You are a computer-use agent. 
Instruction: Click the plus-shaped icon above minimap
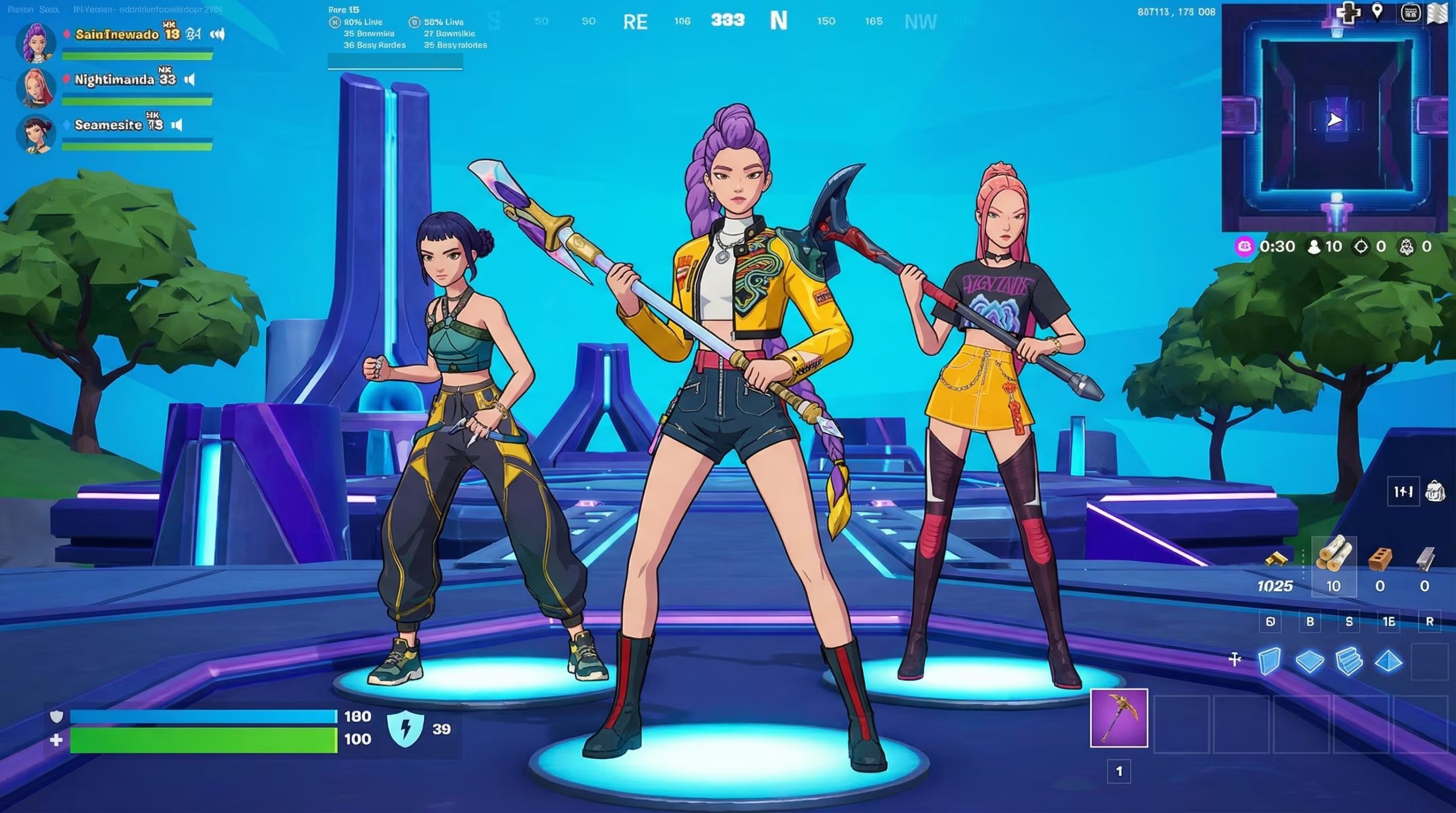(1347, 13)
